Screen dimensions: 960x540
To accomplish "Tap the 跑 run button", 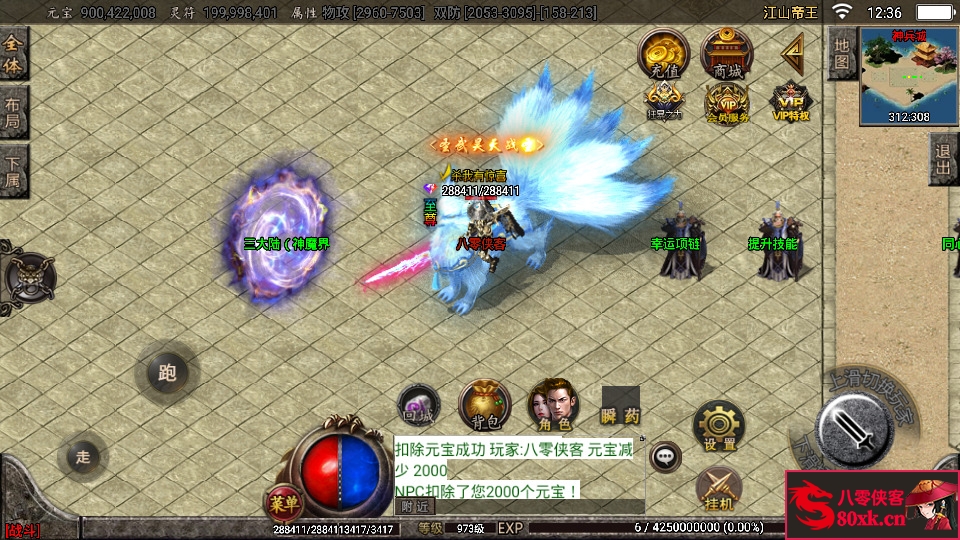I will click(x=167, y=373).
